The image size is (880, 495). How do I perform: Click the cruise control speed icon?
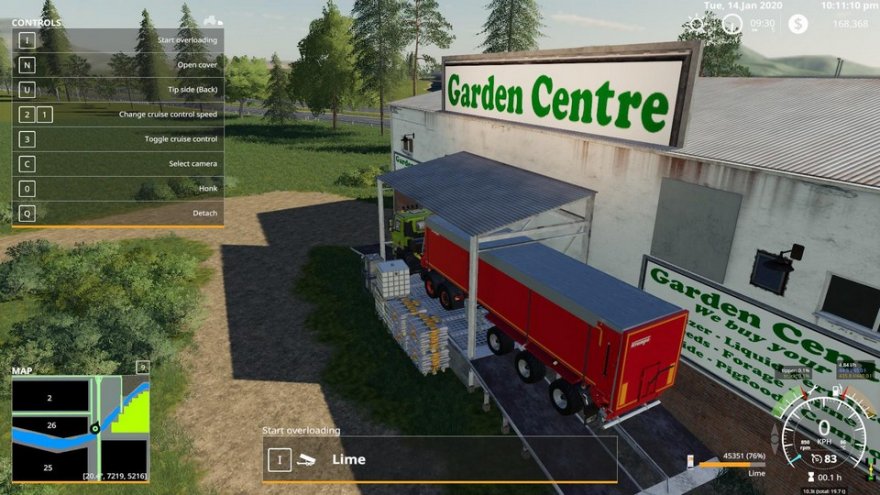817,459
